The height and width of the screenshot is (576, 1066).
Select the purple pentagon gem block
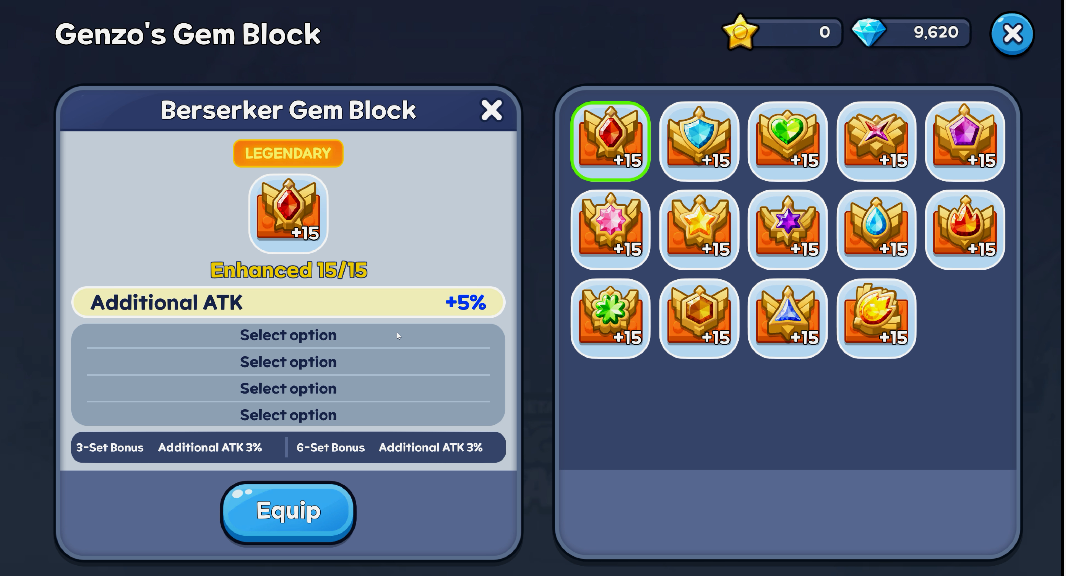965,141
